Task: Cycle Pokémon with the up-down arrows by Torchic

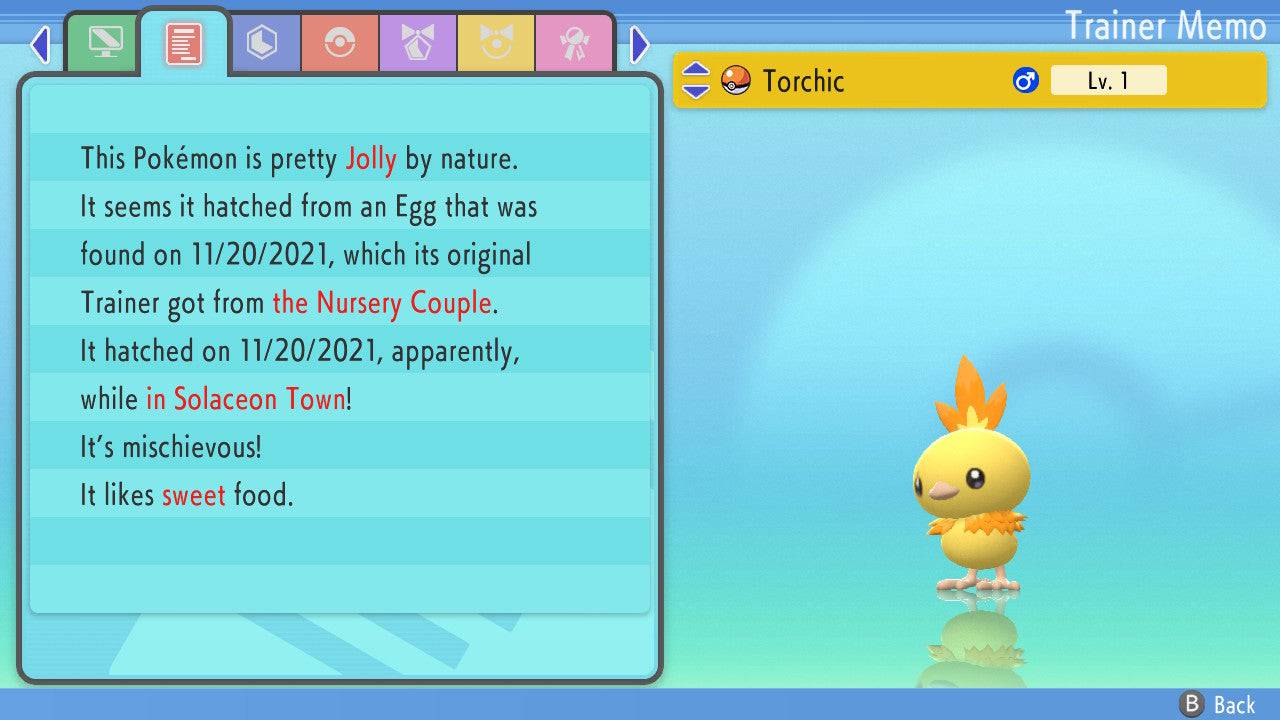Action: click(695, 80)
